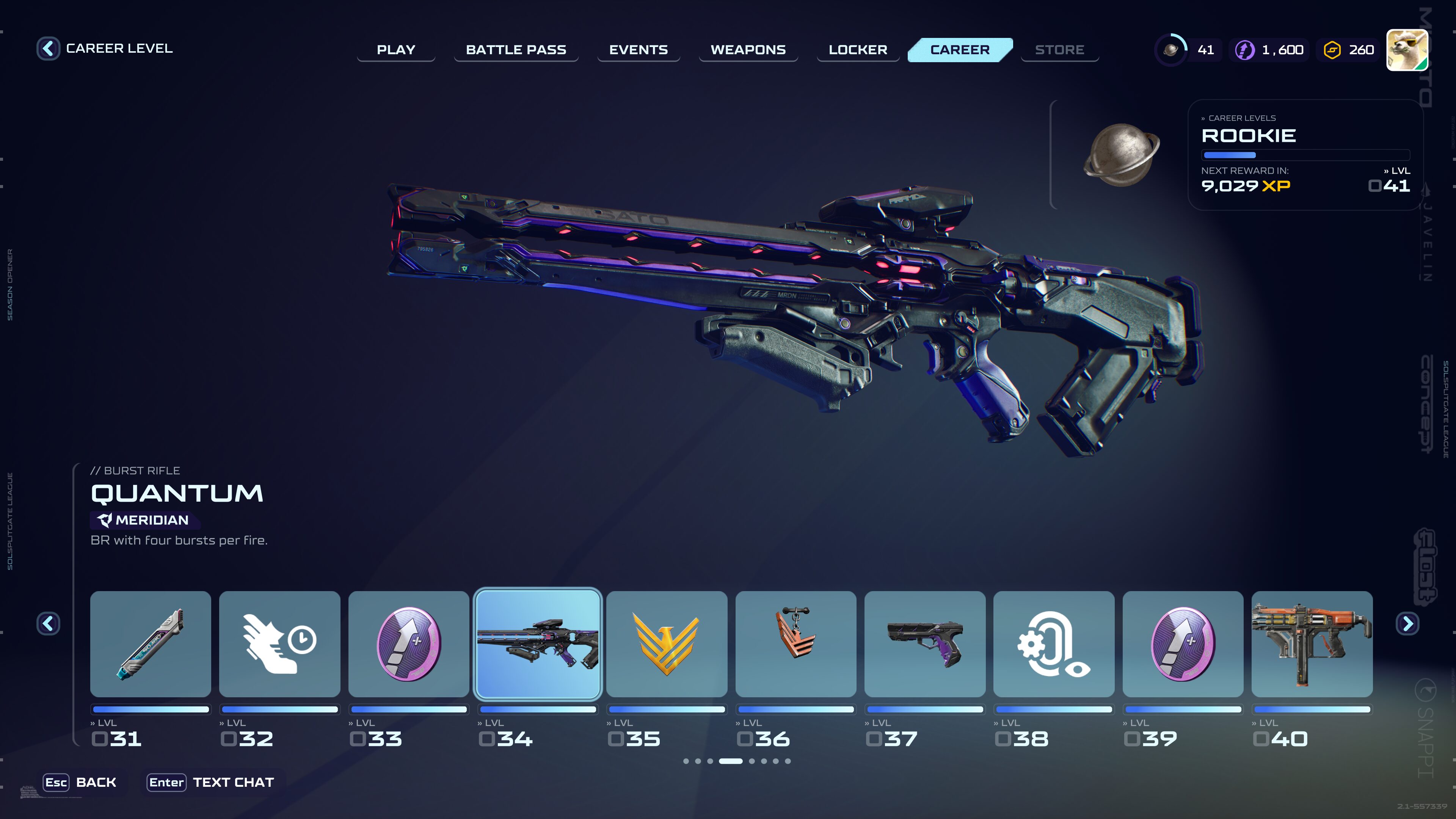Select the Career tab

(x=960, y=50)
